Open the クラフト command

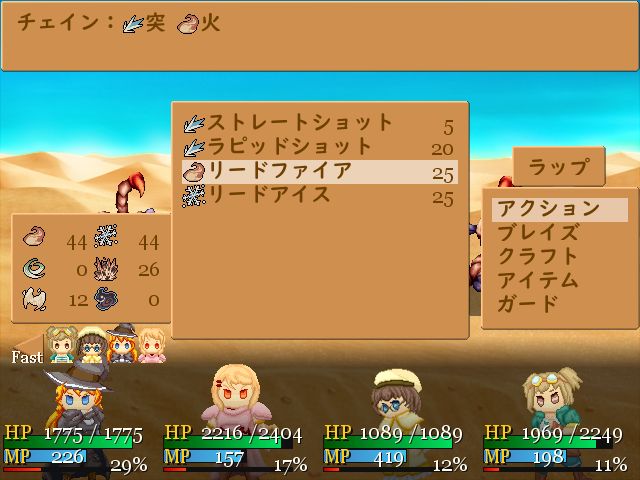click(538, 257)
